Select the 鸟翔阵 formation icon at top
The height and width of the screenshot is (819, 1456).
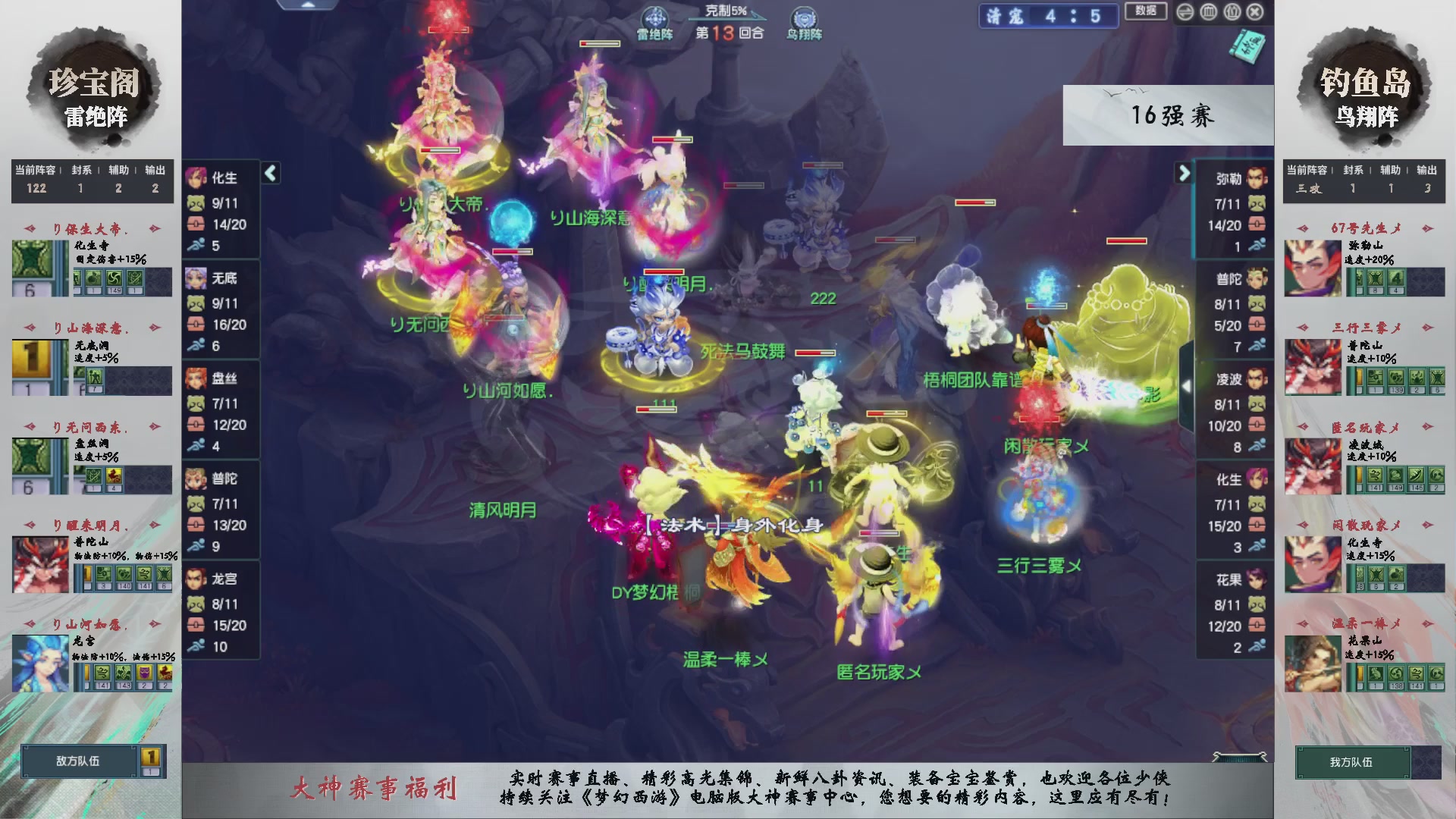803,17
